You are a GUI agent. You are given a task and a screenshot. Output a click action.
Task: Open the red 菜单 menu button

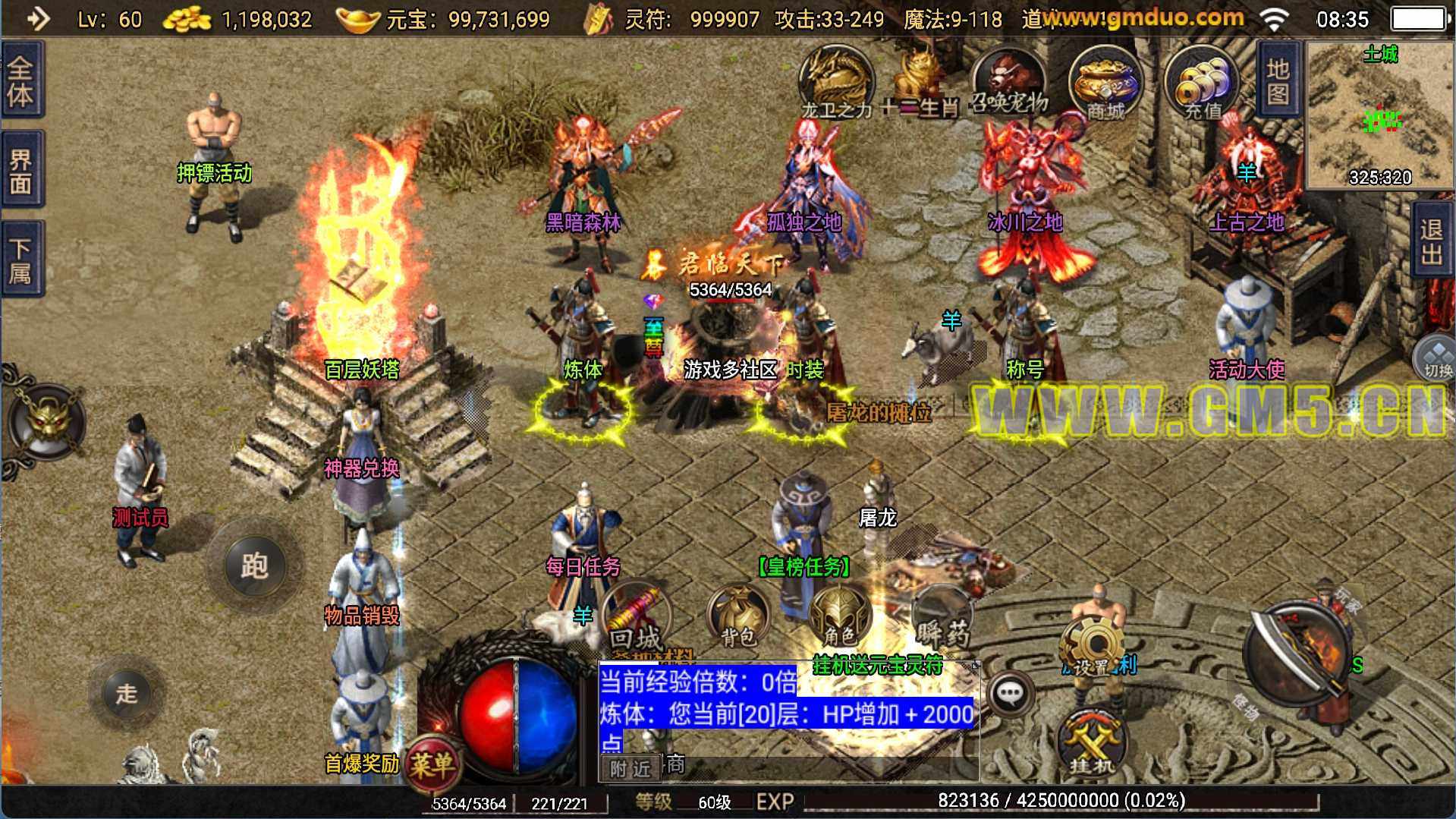432,763
